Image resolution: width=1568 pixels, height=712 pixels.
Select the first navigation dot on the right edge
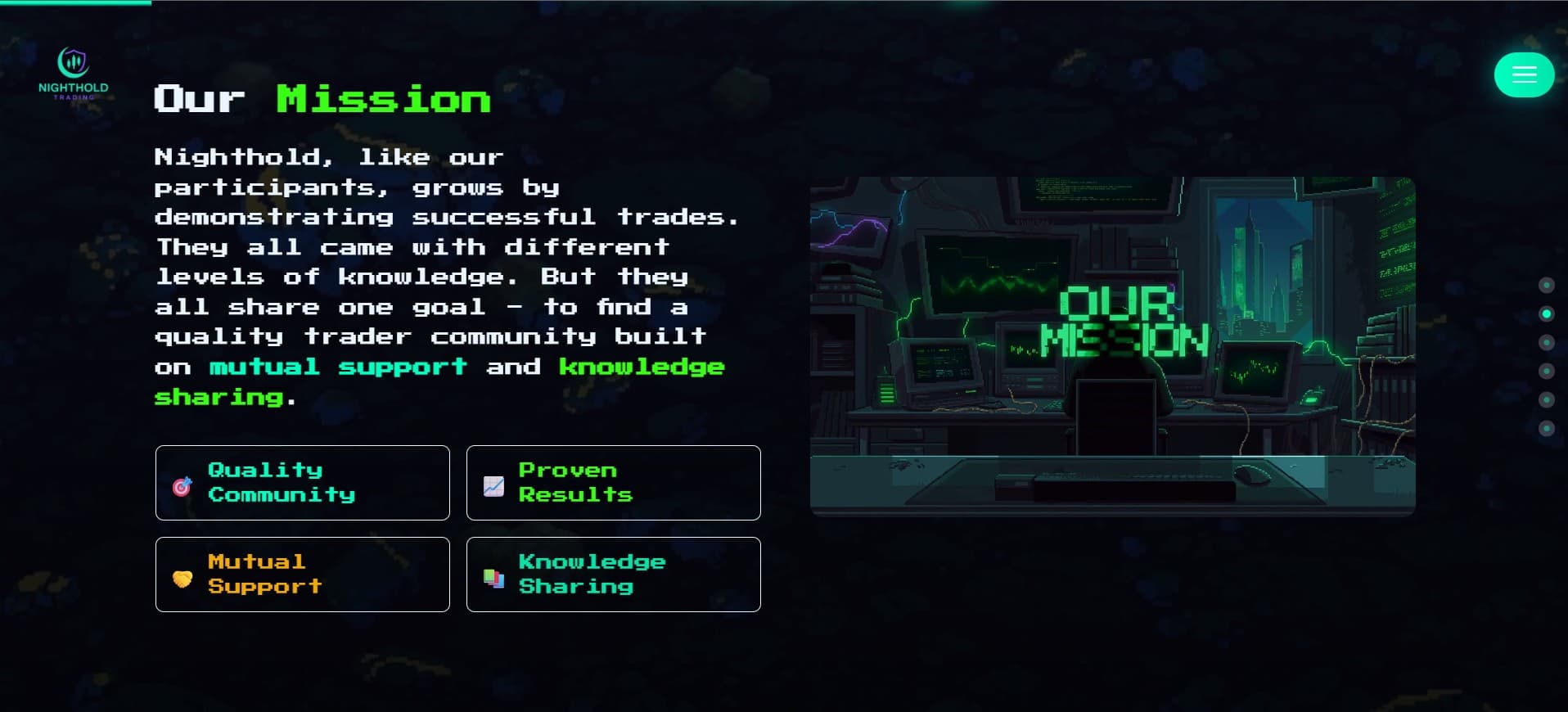[1547, 285]
